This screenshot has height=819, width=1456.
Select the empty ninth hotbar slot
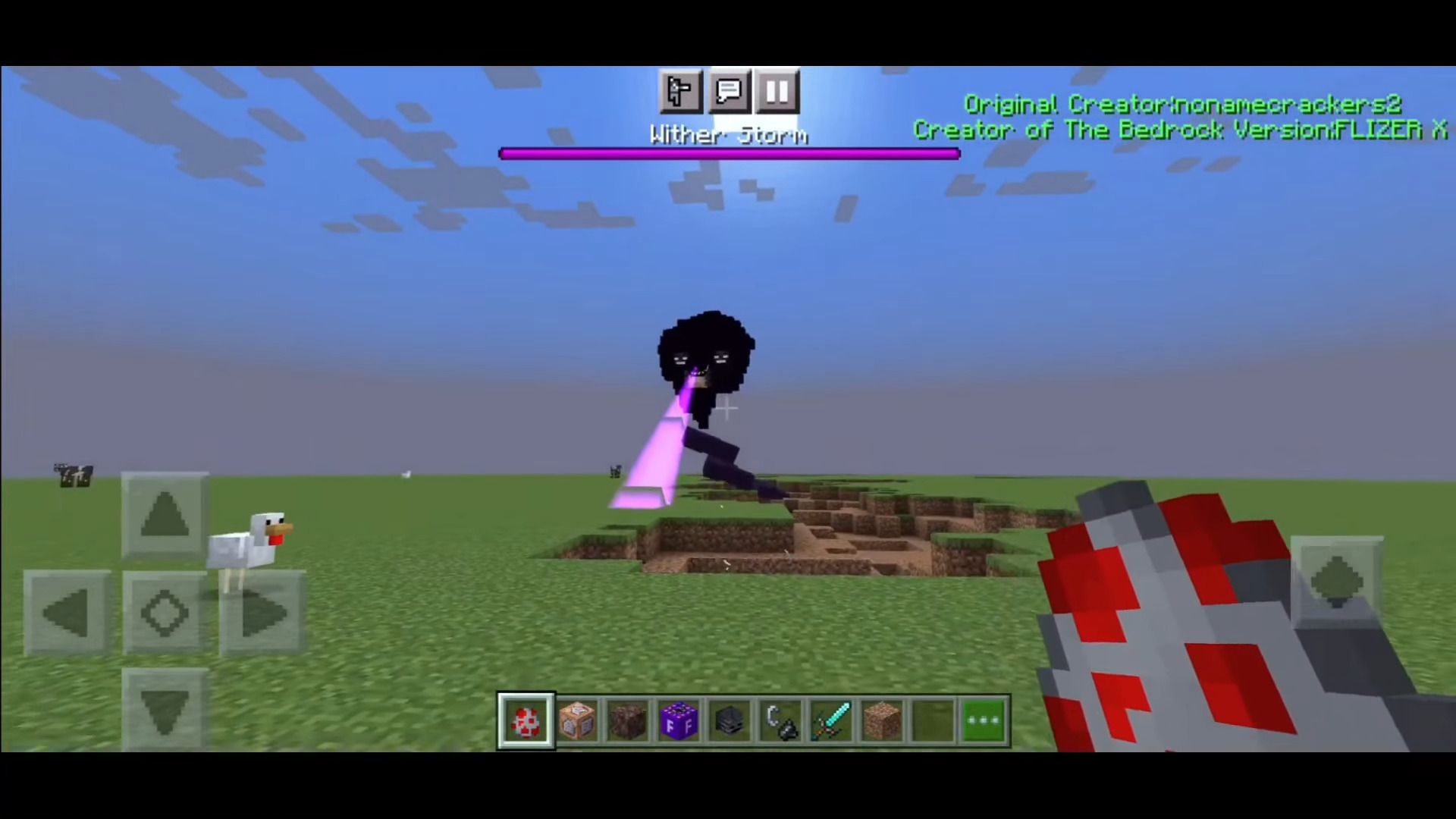(934, 720)
